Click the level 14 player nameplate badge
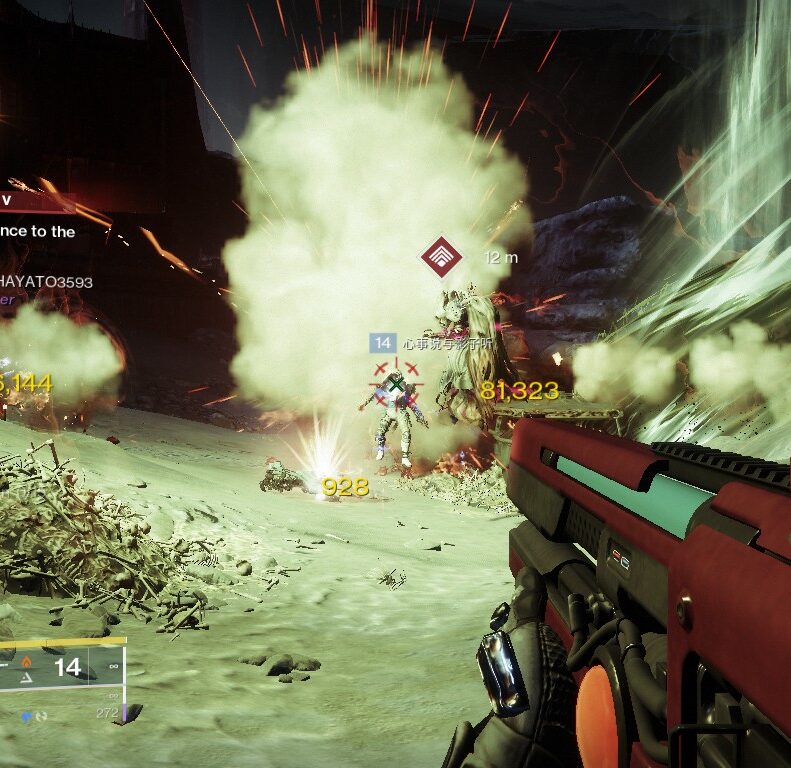Image resolution: width=791 pixels, height=768 pixels. [x=382, y=343]
